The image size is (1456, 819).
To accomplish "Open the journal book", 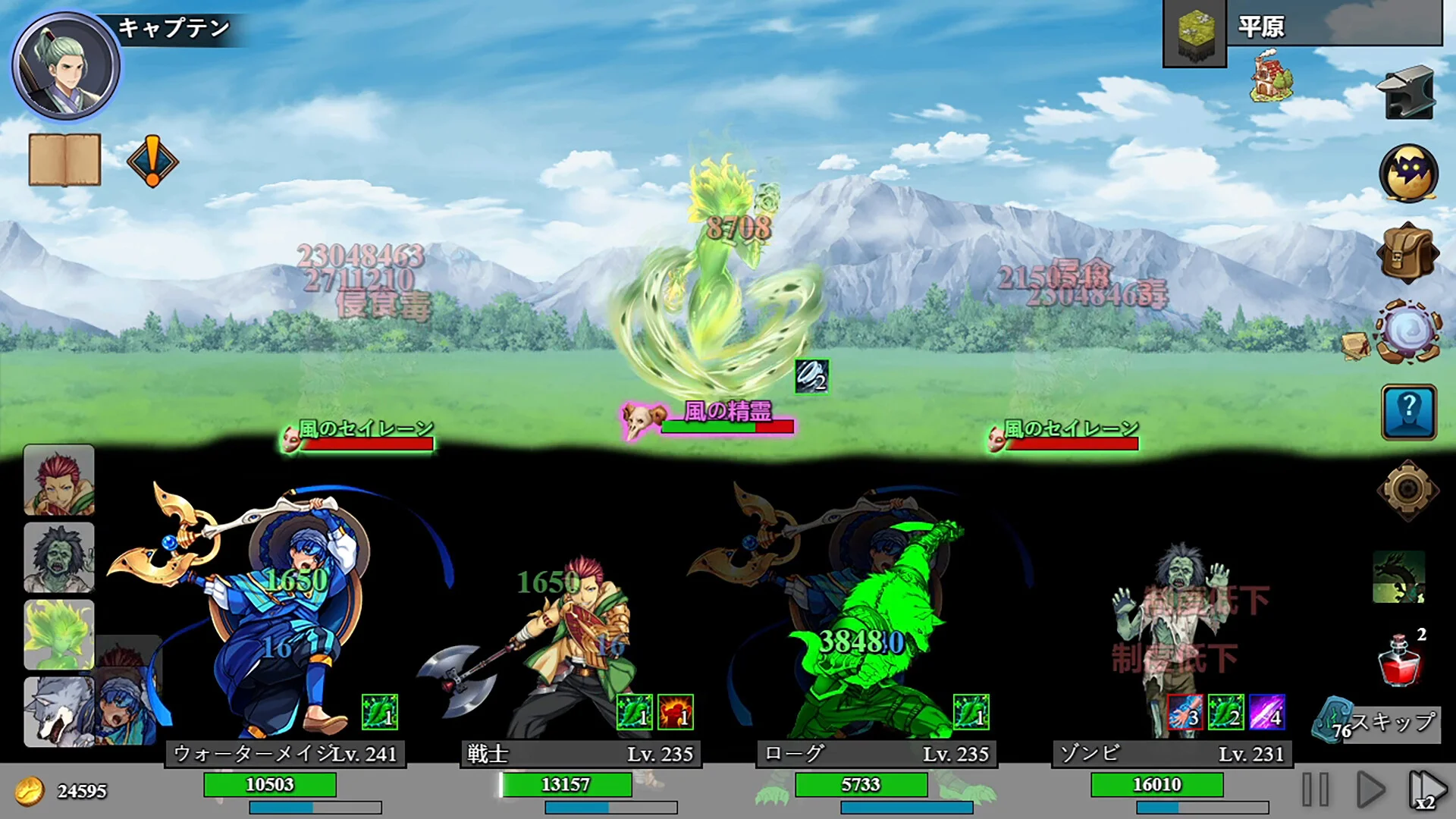I will [x=64, y=159].
